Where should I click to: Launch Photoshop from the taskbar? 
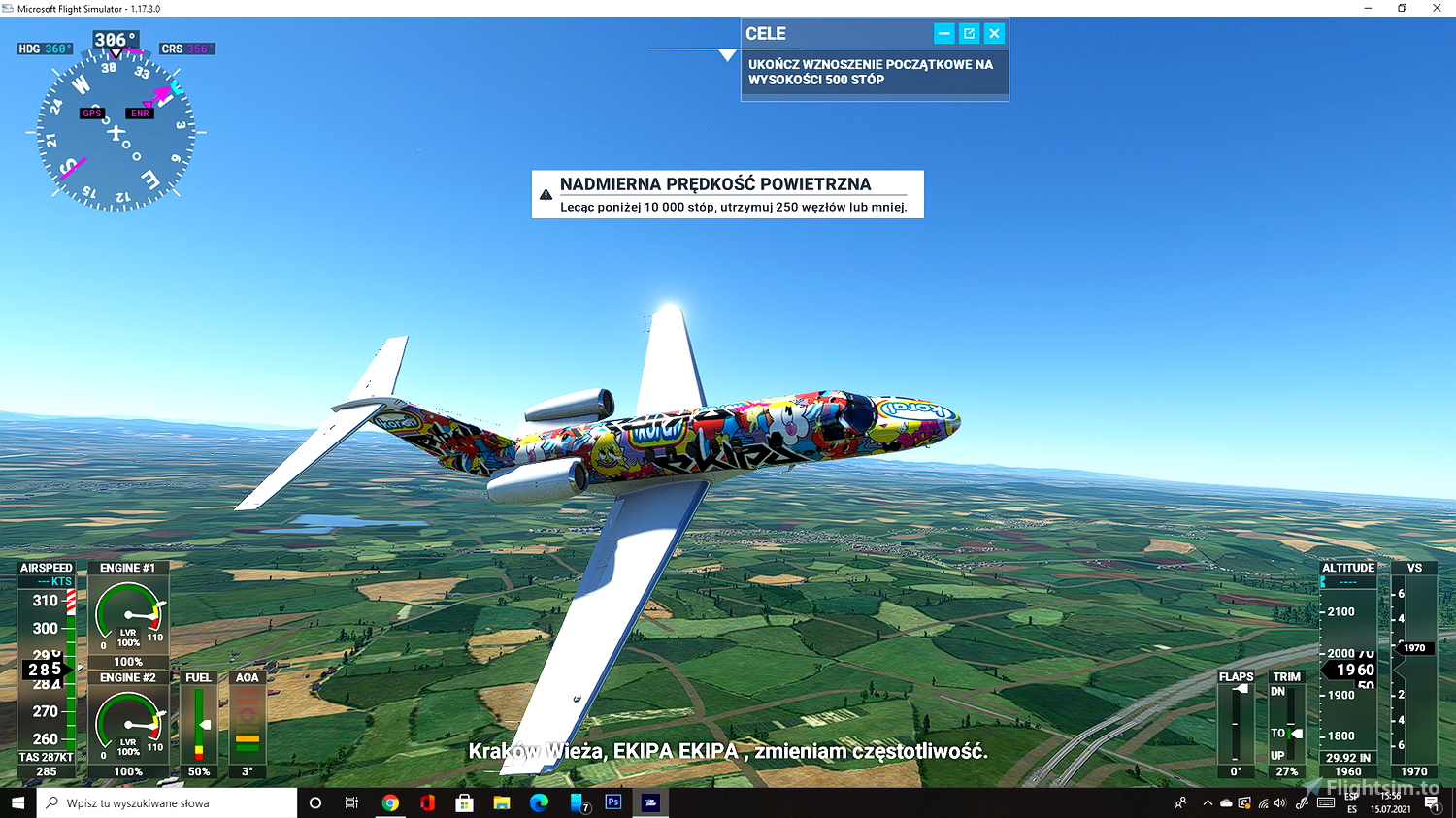tap(613, 802)
